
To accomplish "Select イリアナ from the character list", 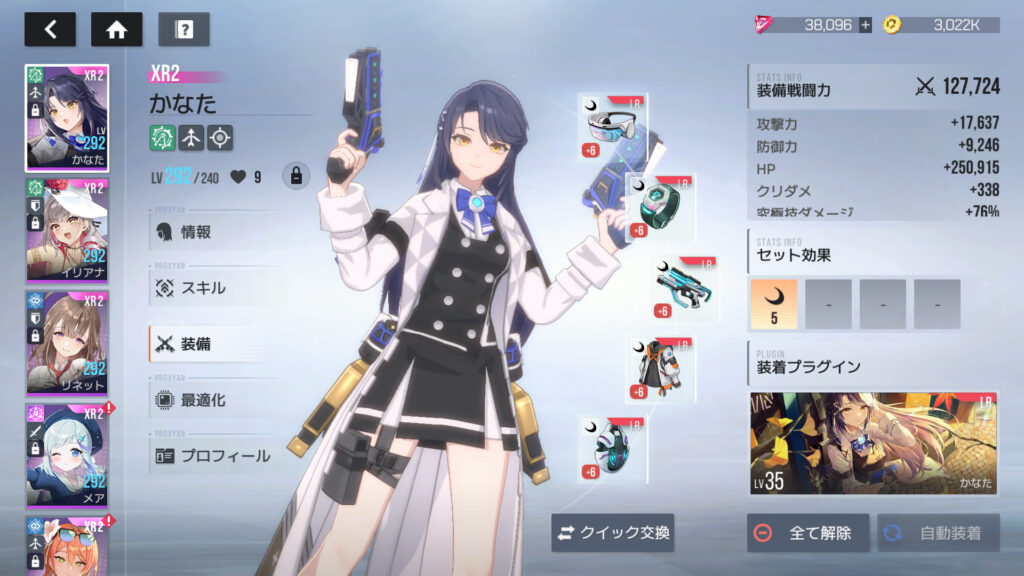I will pyautogui.click(x=67, y=230).
